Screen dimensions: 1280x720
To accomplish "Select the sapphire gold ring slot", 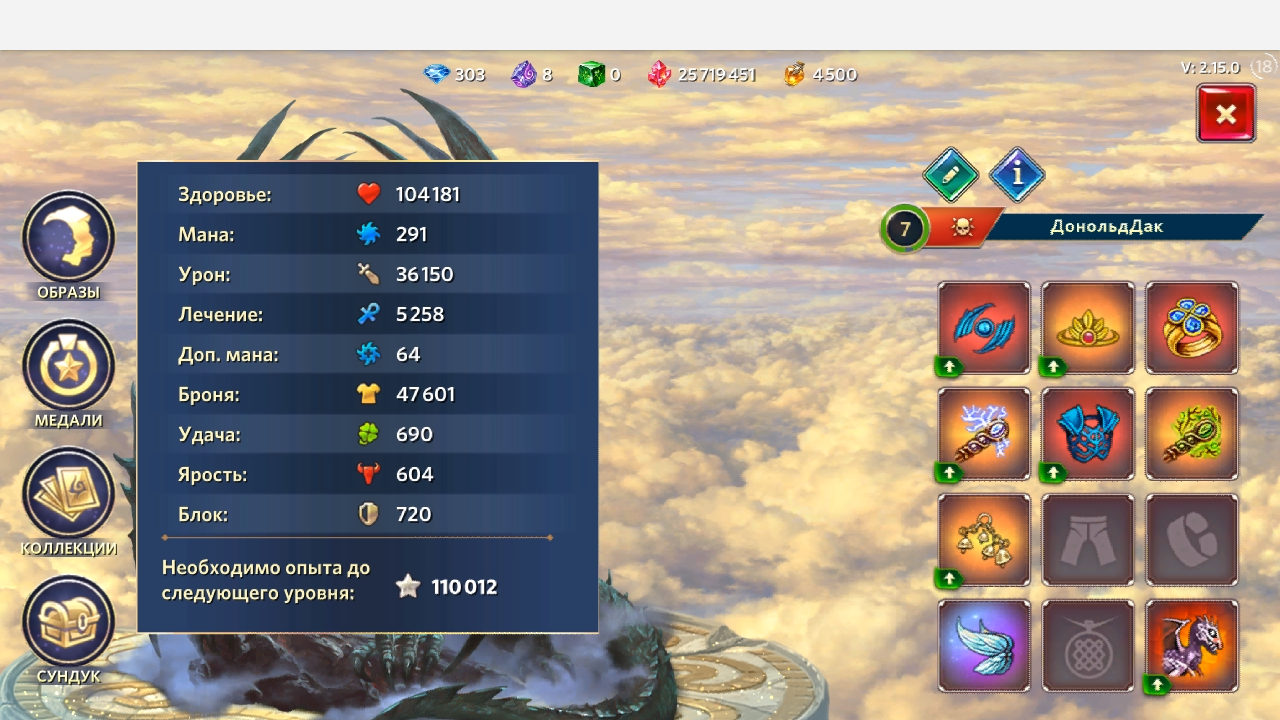I will [1192, 328].
